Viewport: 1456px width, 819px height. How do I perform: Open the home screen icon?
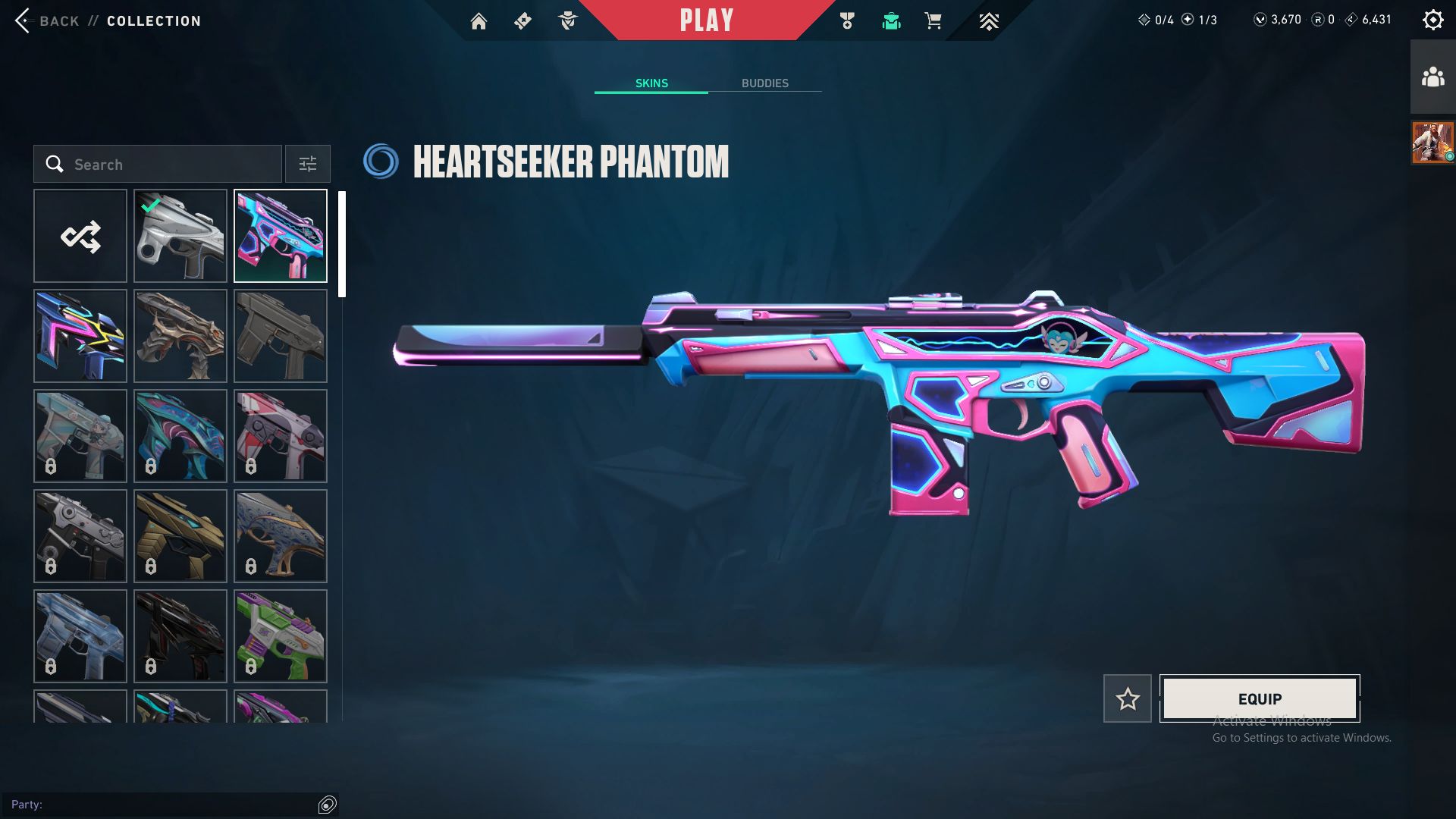(479, 21)
